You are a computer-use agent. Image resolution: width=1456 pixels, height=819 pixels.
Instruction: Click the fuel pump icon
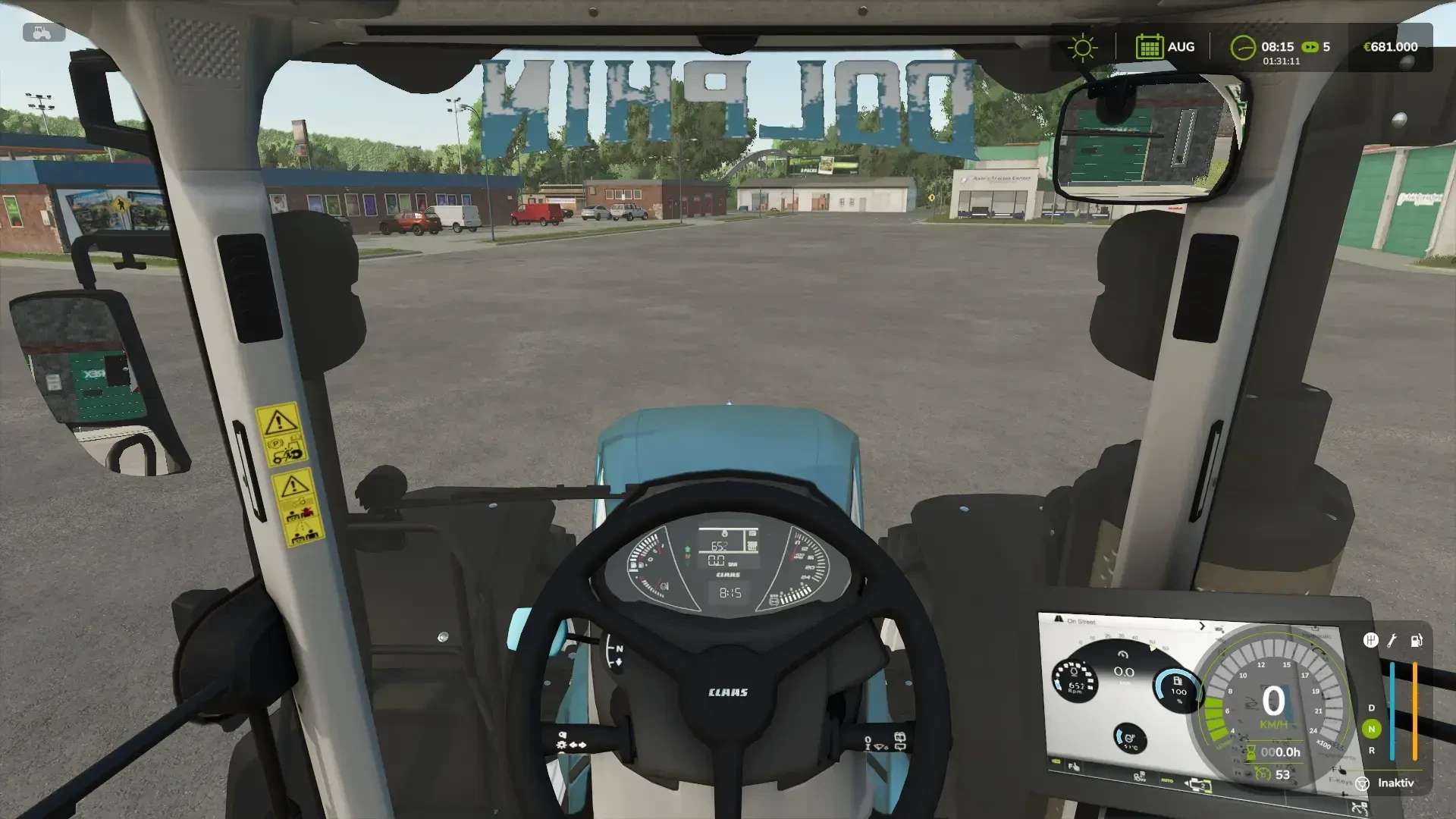tap(1416, 641)
